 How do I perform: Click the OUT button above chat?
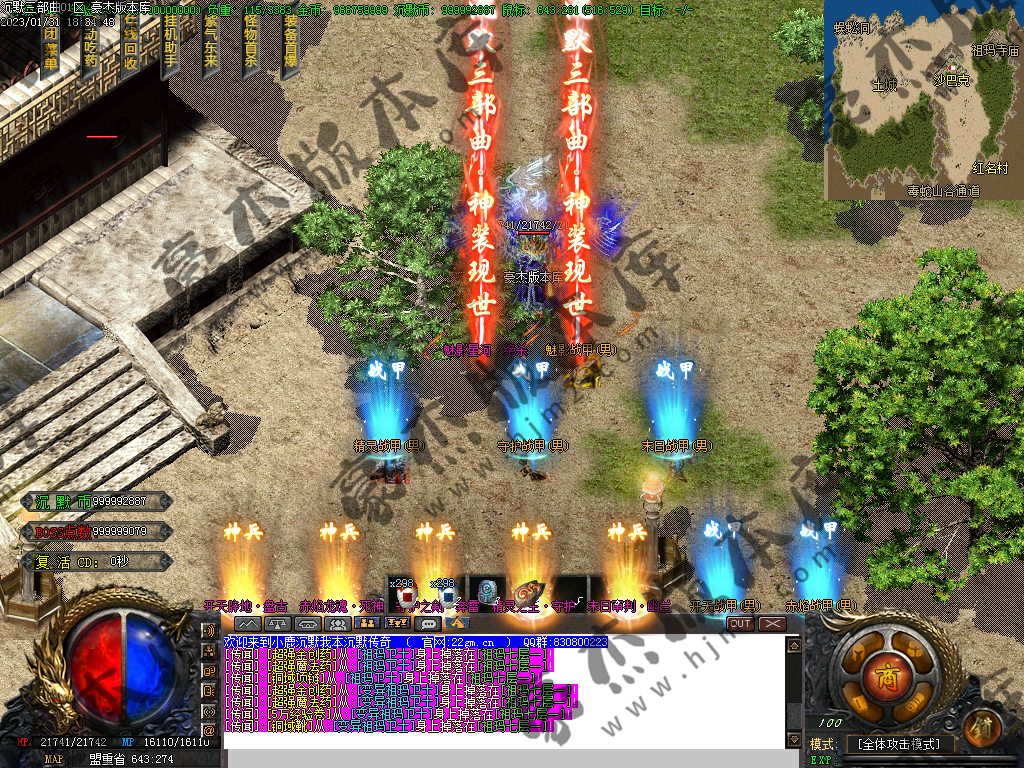coord(740,624)
